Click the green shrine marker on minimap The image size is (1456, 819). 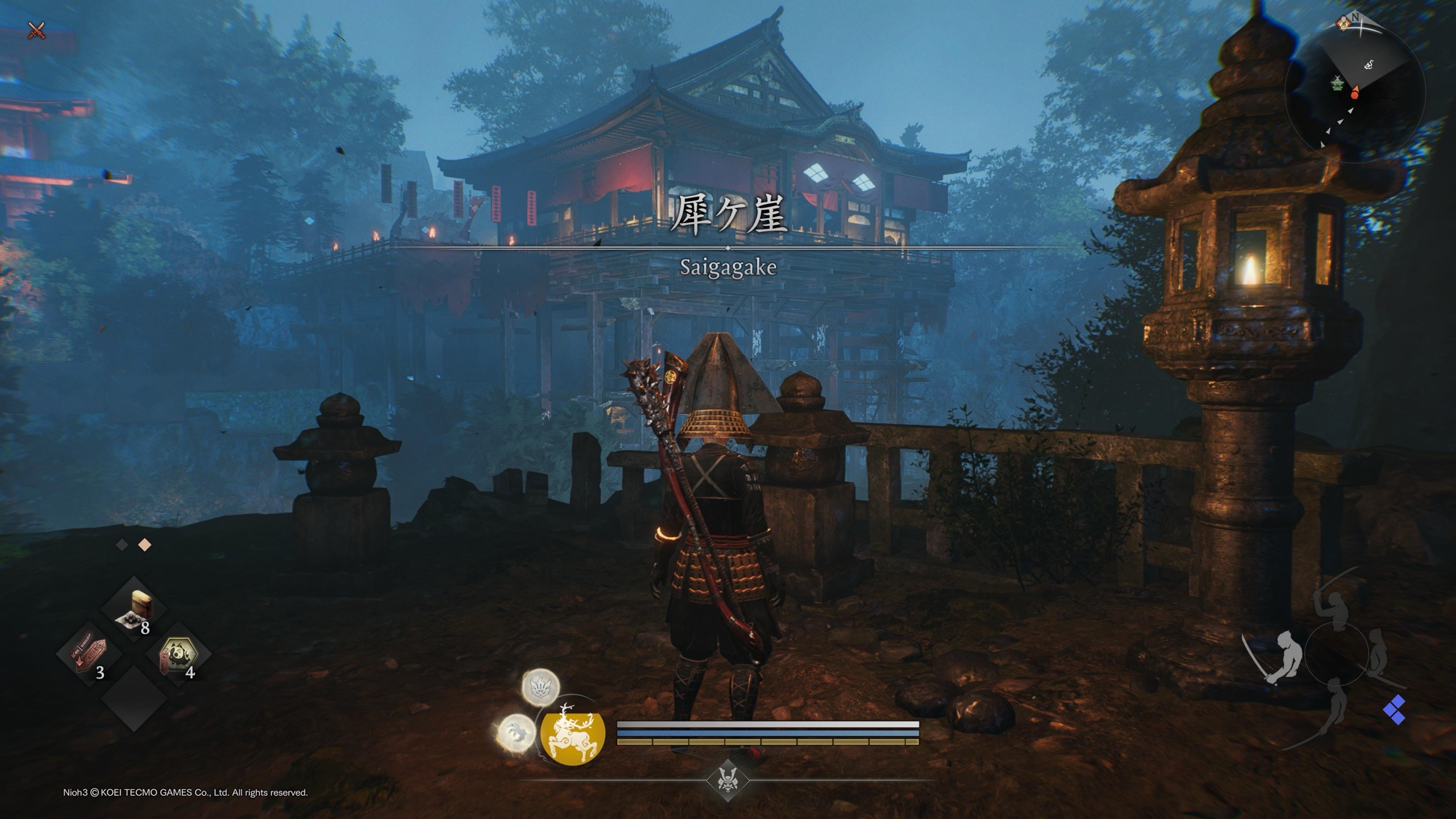point(1337,84)
